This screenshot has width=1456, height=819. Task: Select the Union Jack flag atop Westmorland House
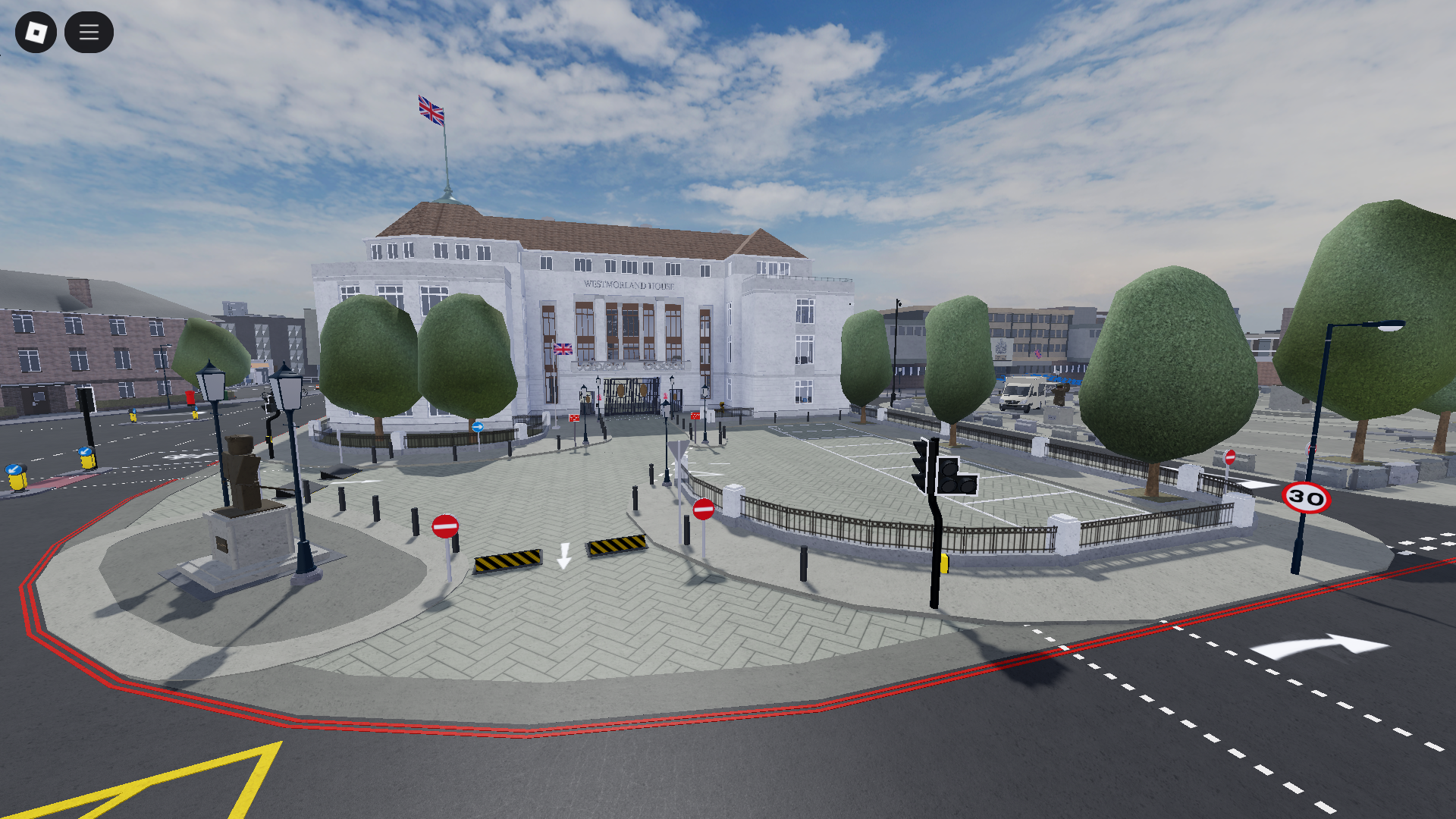(431, 110)
